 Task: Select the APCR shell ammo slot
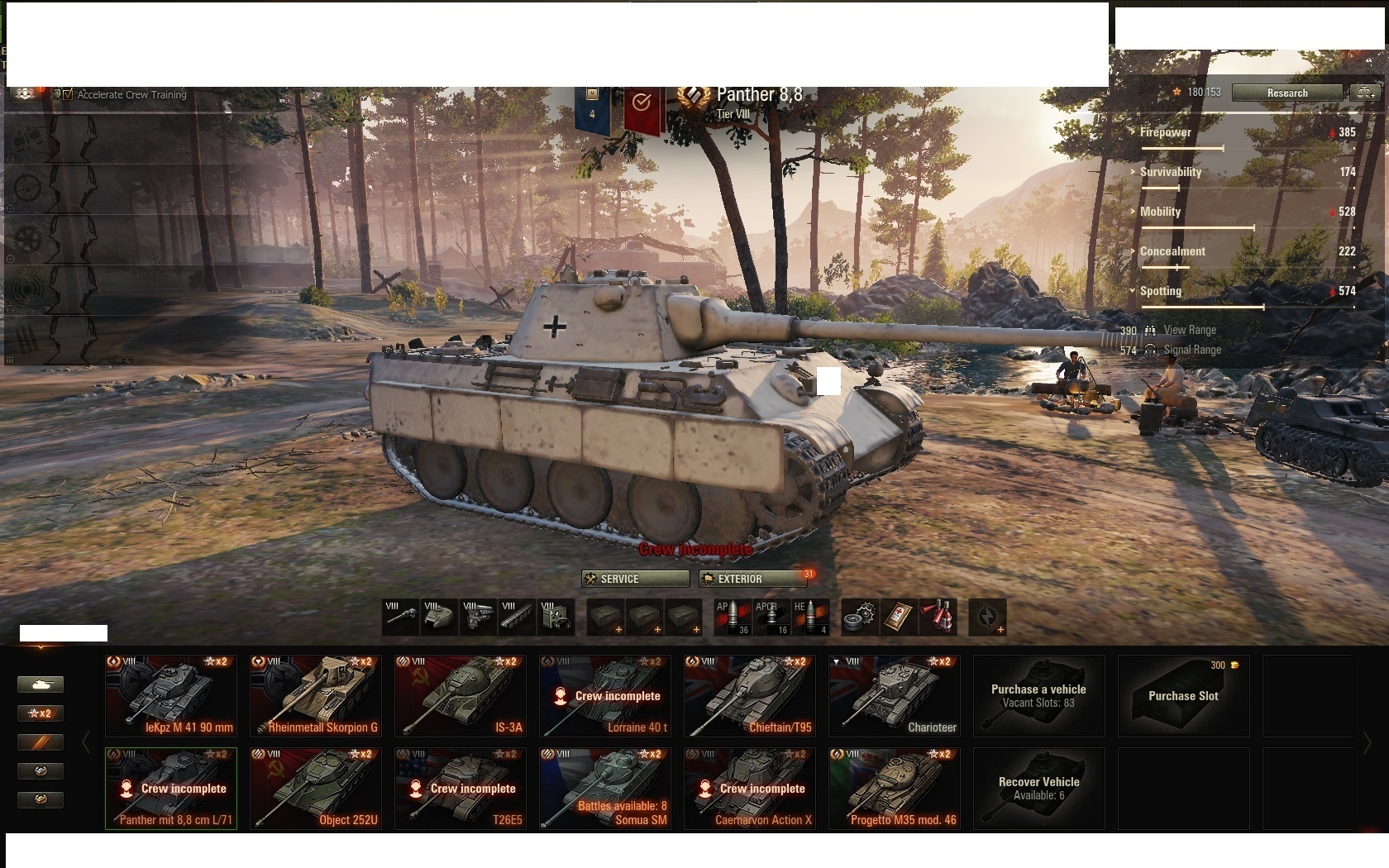(771, 618)
